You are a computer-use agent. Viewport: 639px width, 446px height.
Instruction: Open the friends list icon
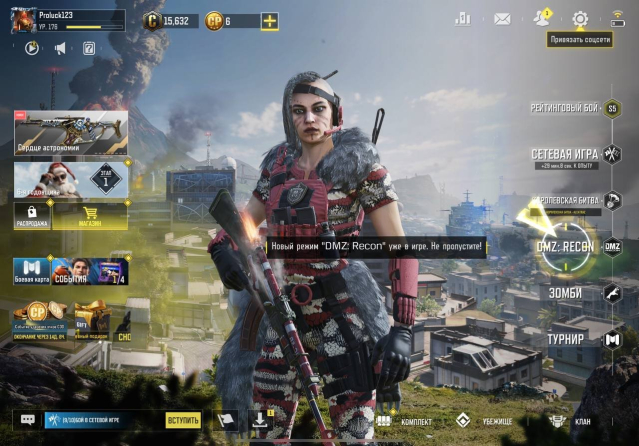(x=542, y=18)
